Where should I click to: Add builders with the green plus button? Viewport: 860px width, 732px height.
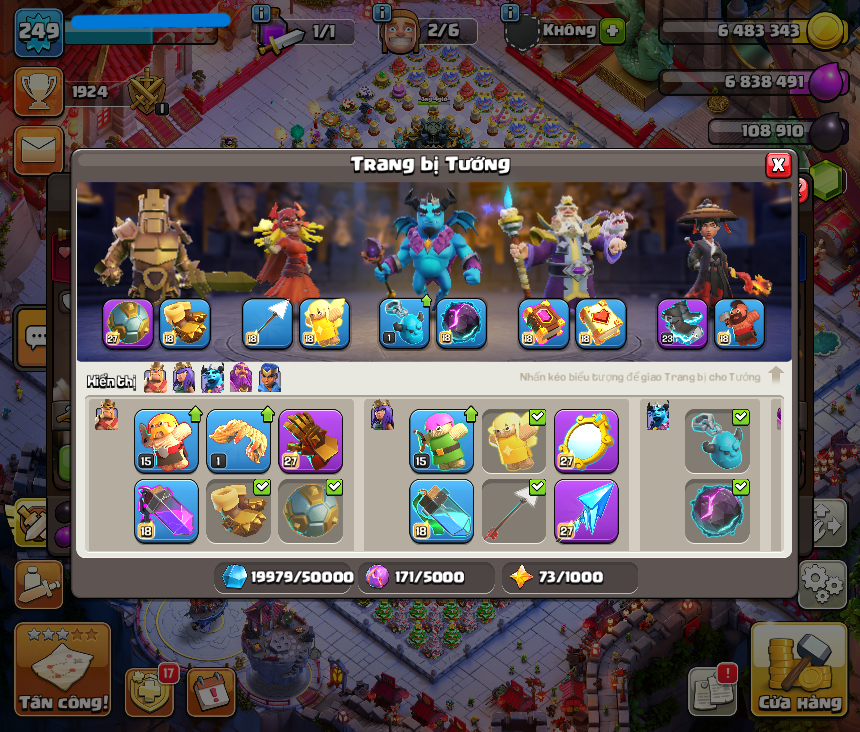click(x=612, y=30)
